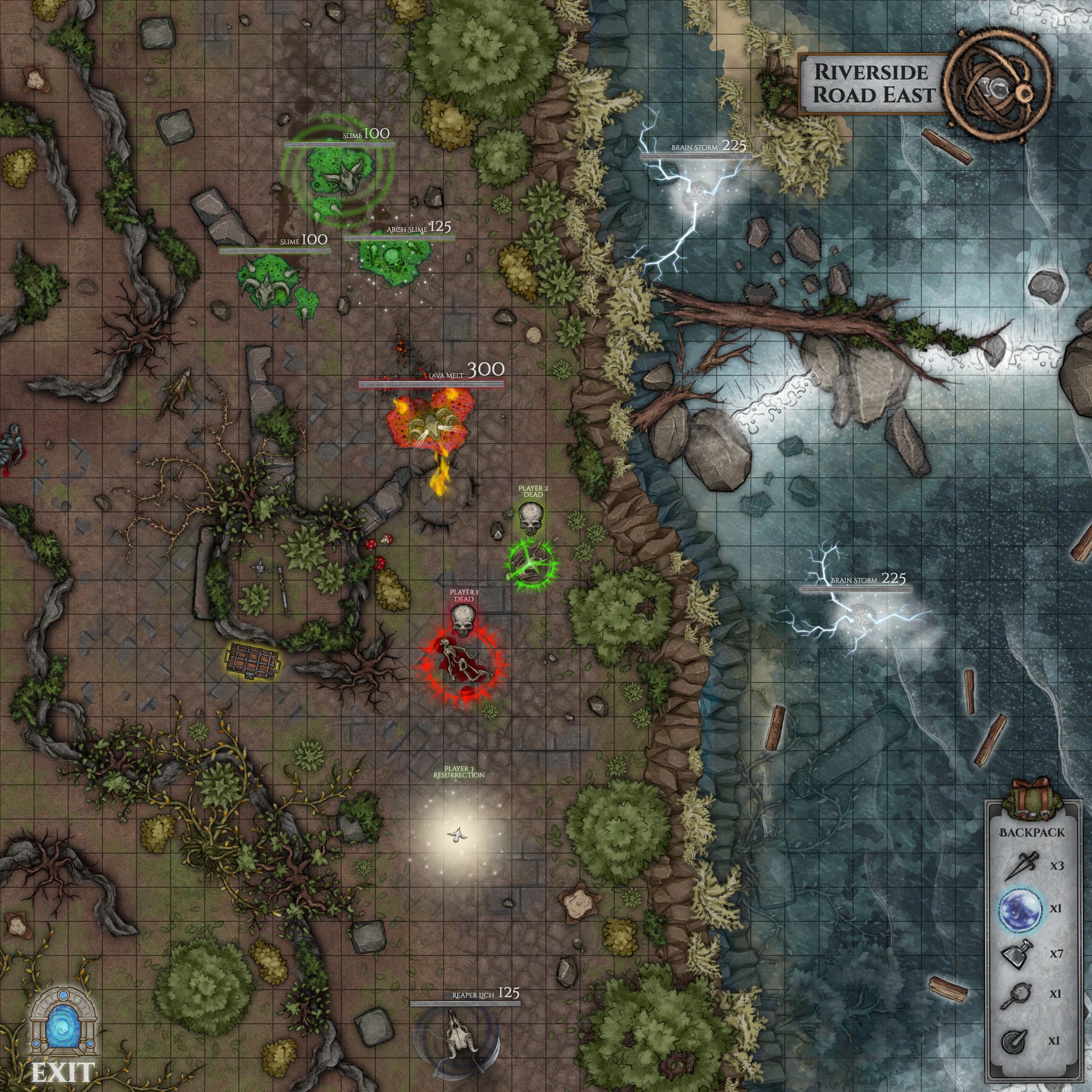The image size is (1092, 1092).
Task: Click Player 1's red skull death marker
Action: [x=463, y=623]
